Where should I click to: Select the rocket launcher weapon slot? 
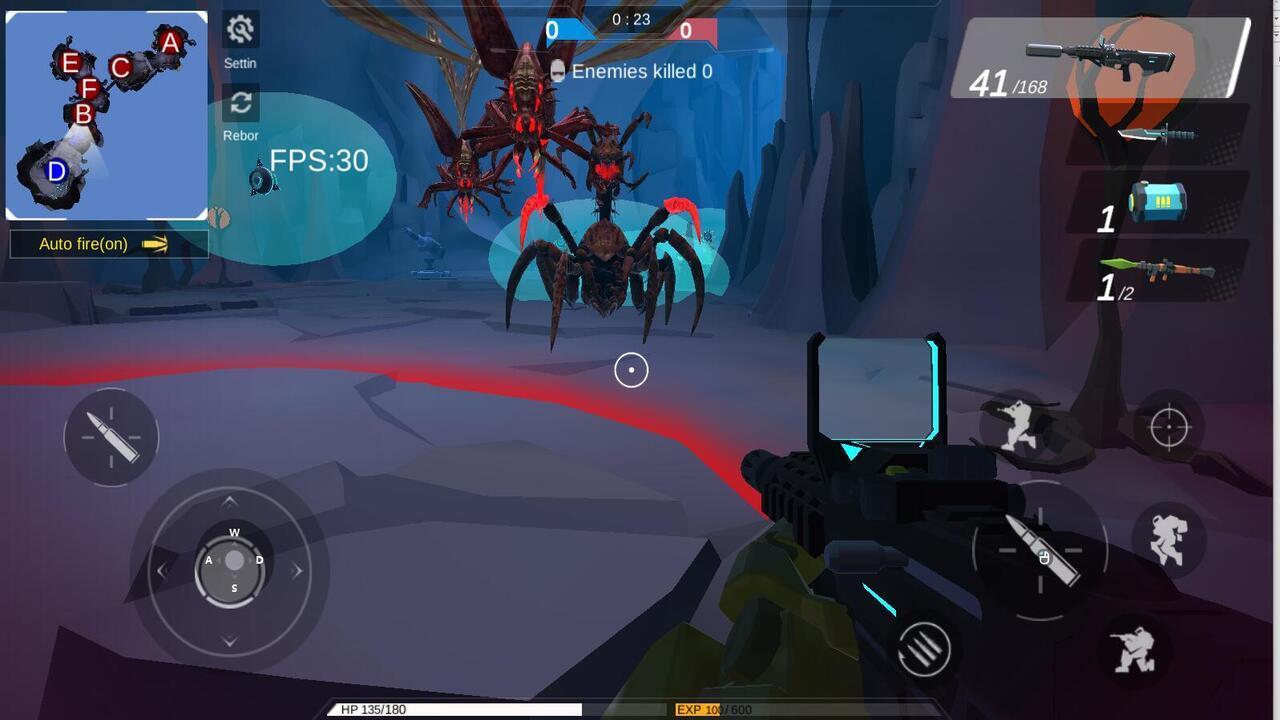tap(1160, 268)
